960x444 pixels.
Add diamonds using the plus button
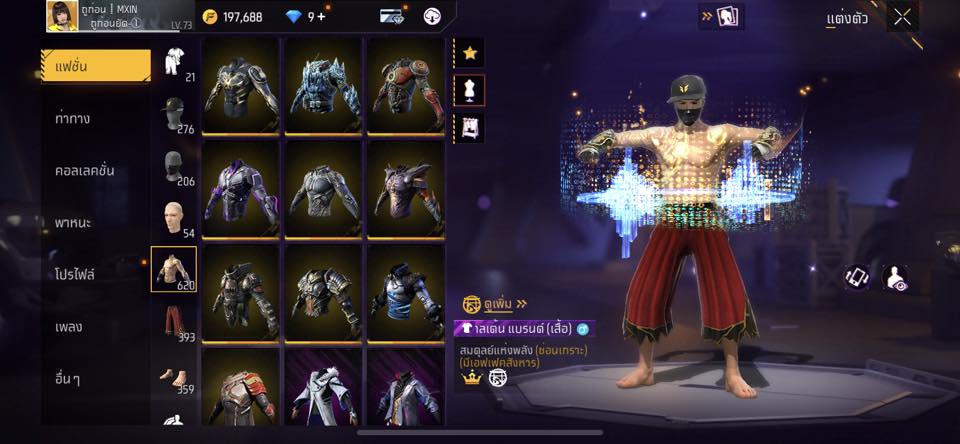[x=320, y=17]
